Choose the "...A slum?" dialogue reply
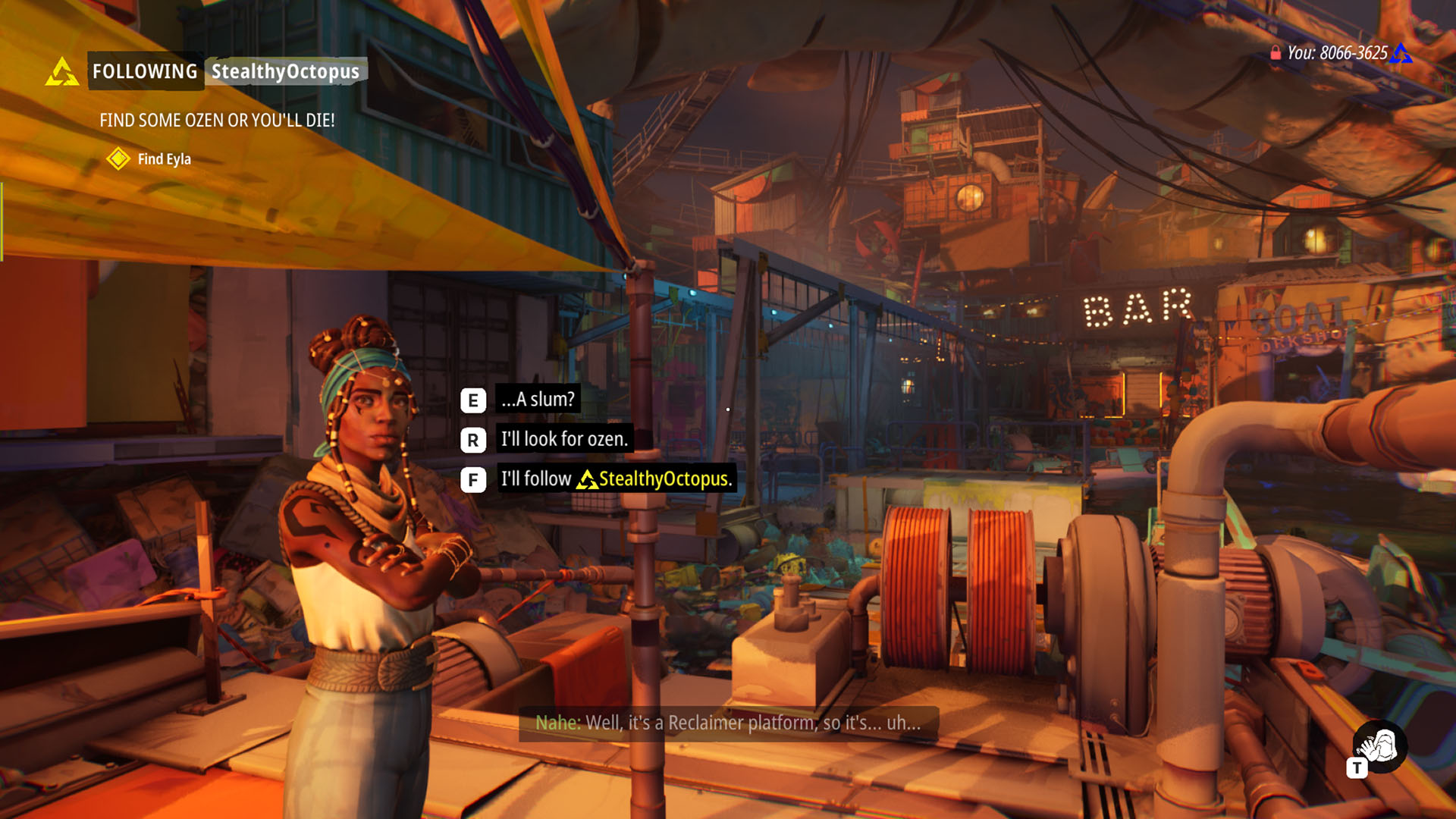Screen dimensions: 1456x819 point(538,400)
